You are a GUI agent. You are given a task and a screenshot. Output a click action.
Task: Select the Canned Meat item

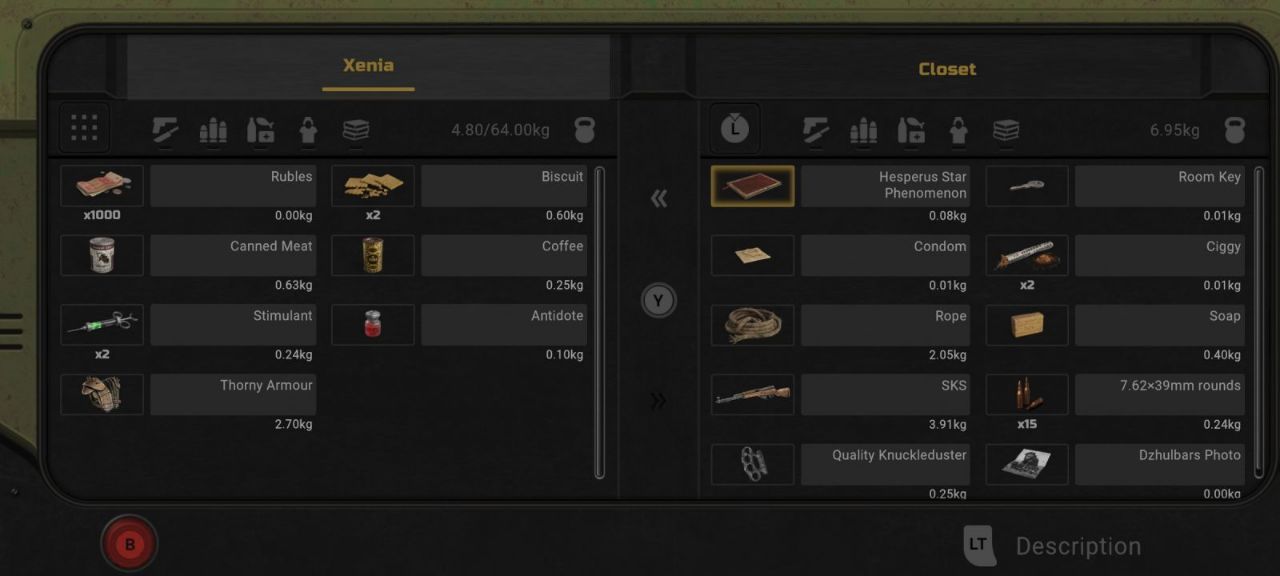102,255
